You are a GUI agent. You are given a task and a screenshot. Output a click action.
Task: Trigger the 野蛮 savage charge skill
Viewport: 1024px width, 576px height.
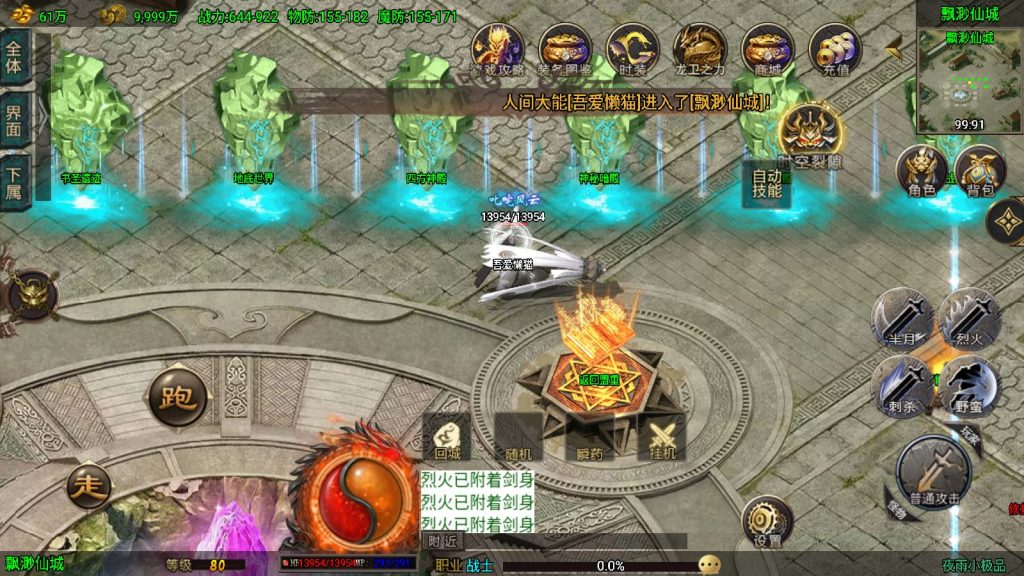970,385
